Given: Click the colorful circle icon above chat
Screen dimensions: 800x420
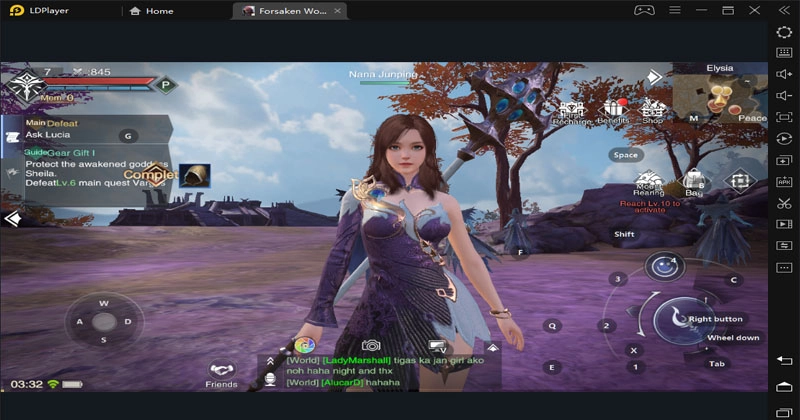Looking at the screenshot, I should (x=304, y=345).
